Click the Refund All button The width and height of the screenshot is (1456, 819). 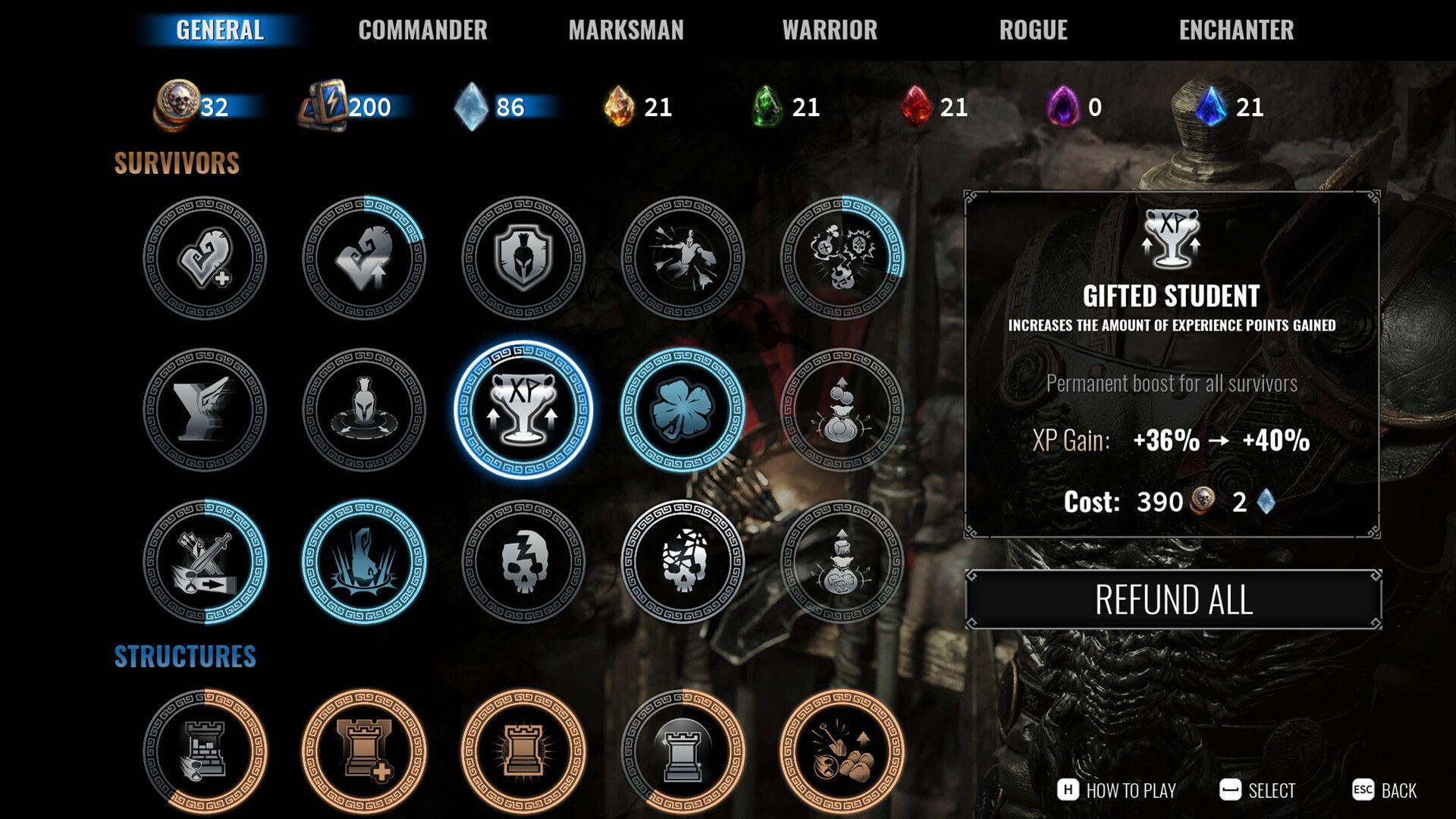pyautogui.click(x=1173, y=600)
